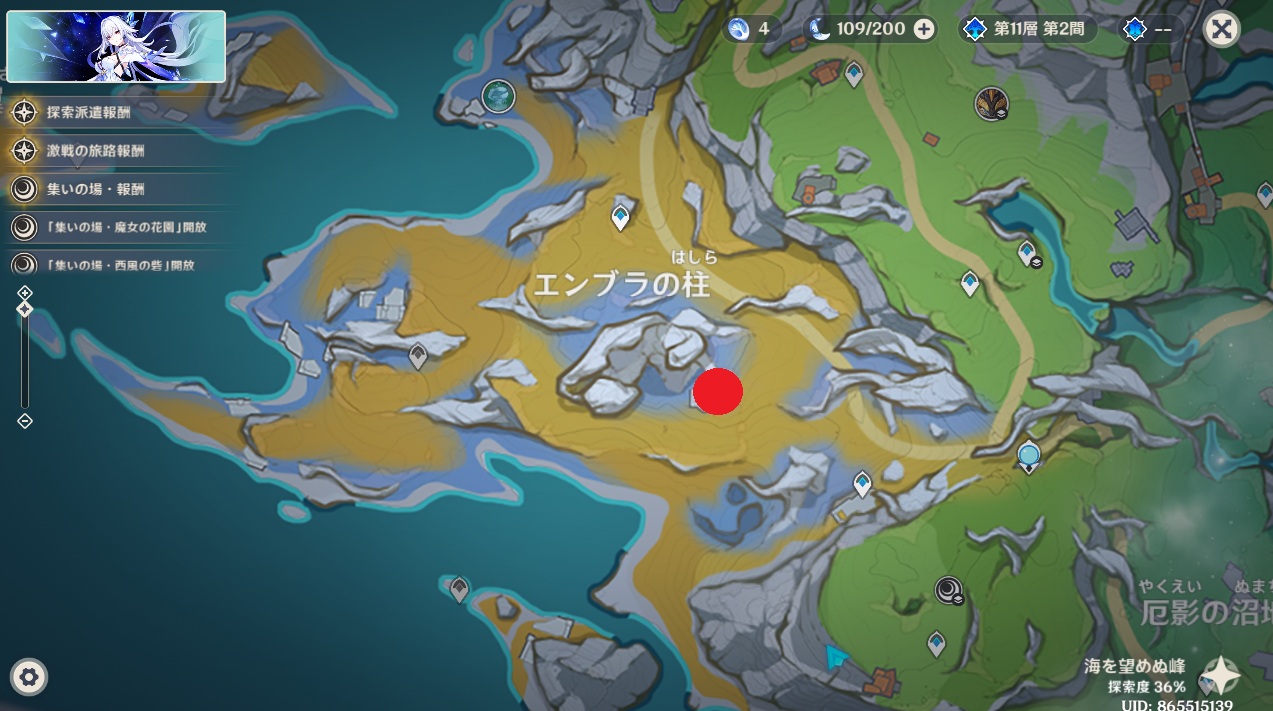This screenshot has width=1273, height=711.
Task: Open the 第11層 第2間 abyss progress pill
Action: pos(1027,29)
